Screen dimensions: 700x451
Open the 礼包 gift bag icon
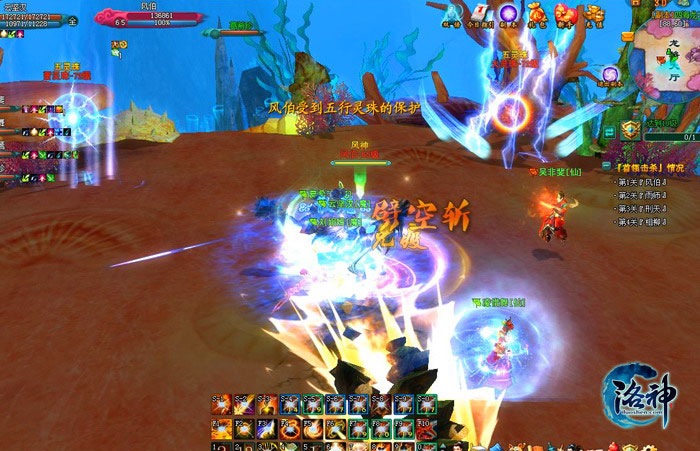537,13
